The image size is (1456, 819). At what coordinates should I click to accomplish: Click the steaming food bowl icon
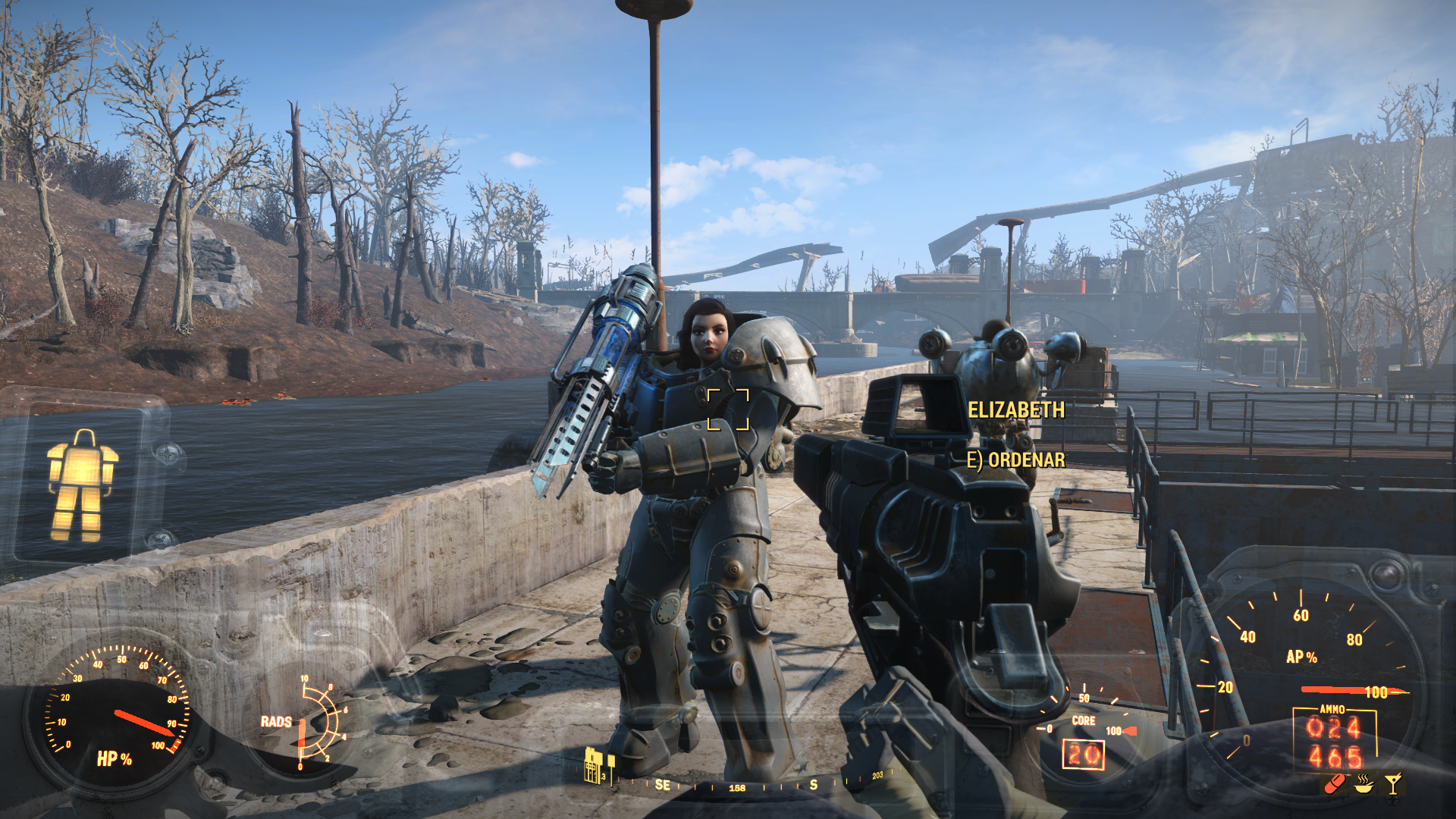click(1363, 783)
